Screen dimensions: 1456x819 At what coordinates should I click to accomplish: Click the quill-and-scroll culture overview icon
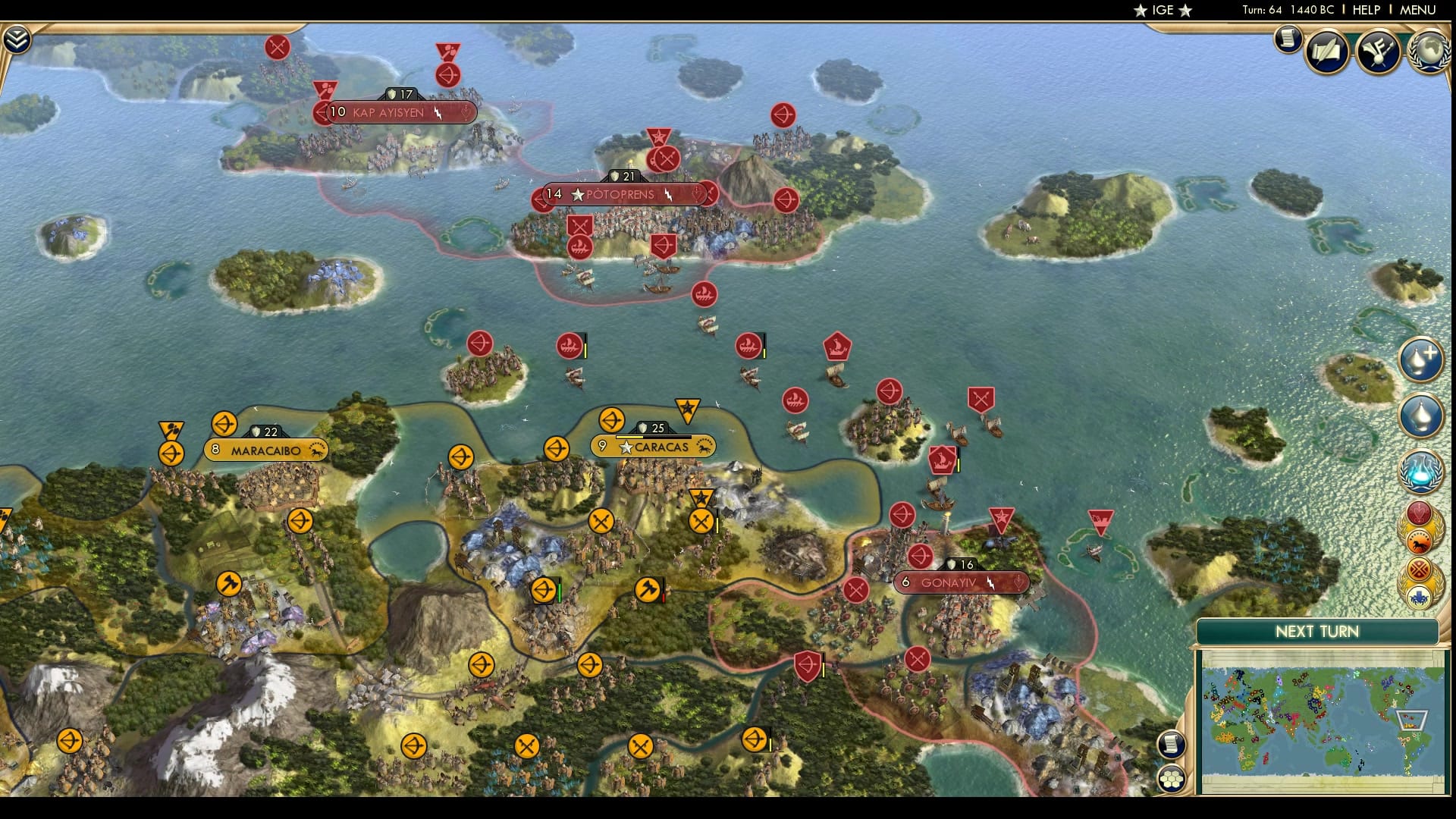[x=1327, y=51]
